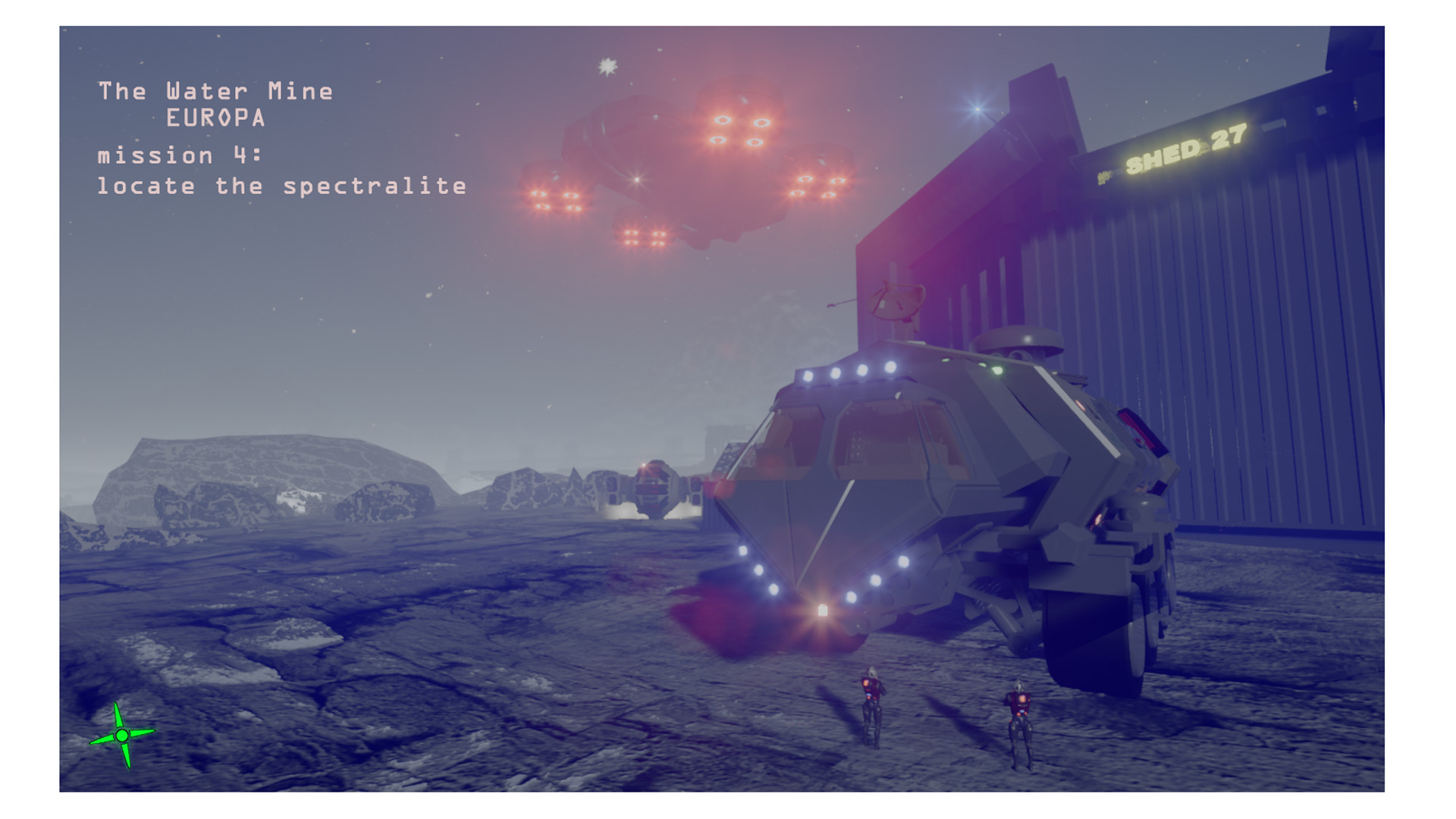
Task: Click the 'mission 4' heading text
Action: (178, 155)
